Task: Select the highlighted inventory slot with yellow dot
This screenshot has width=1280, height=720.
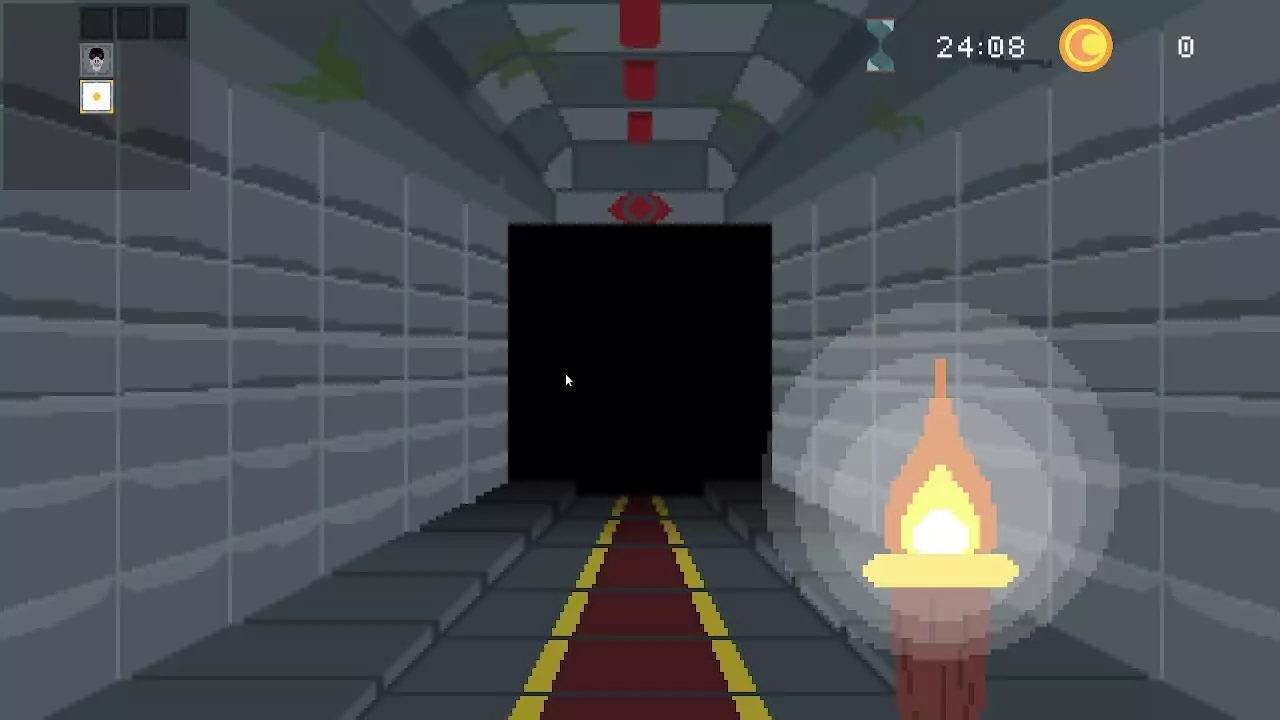Action: click(96, 96)
